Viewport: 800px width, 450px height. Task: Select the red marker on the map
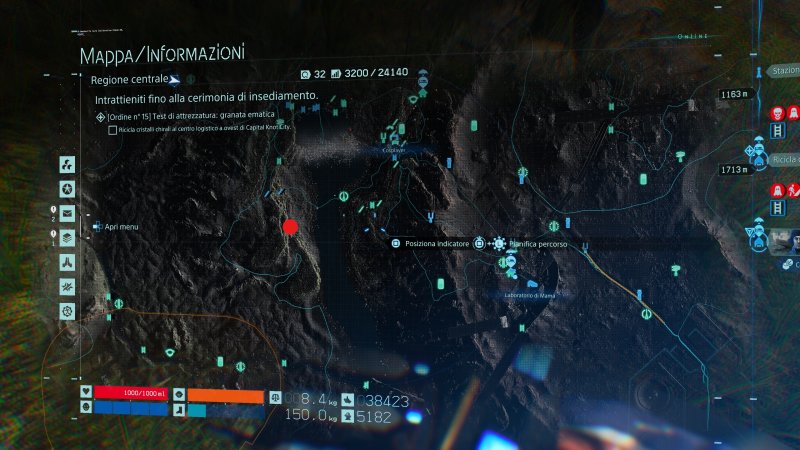[291, 227]
